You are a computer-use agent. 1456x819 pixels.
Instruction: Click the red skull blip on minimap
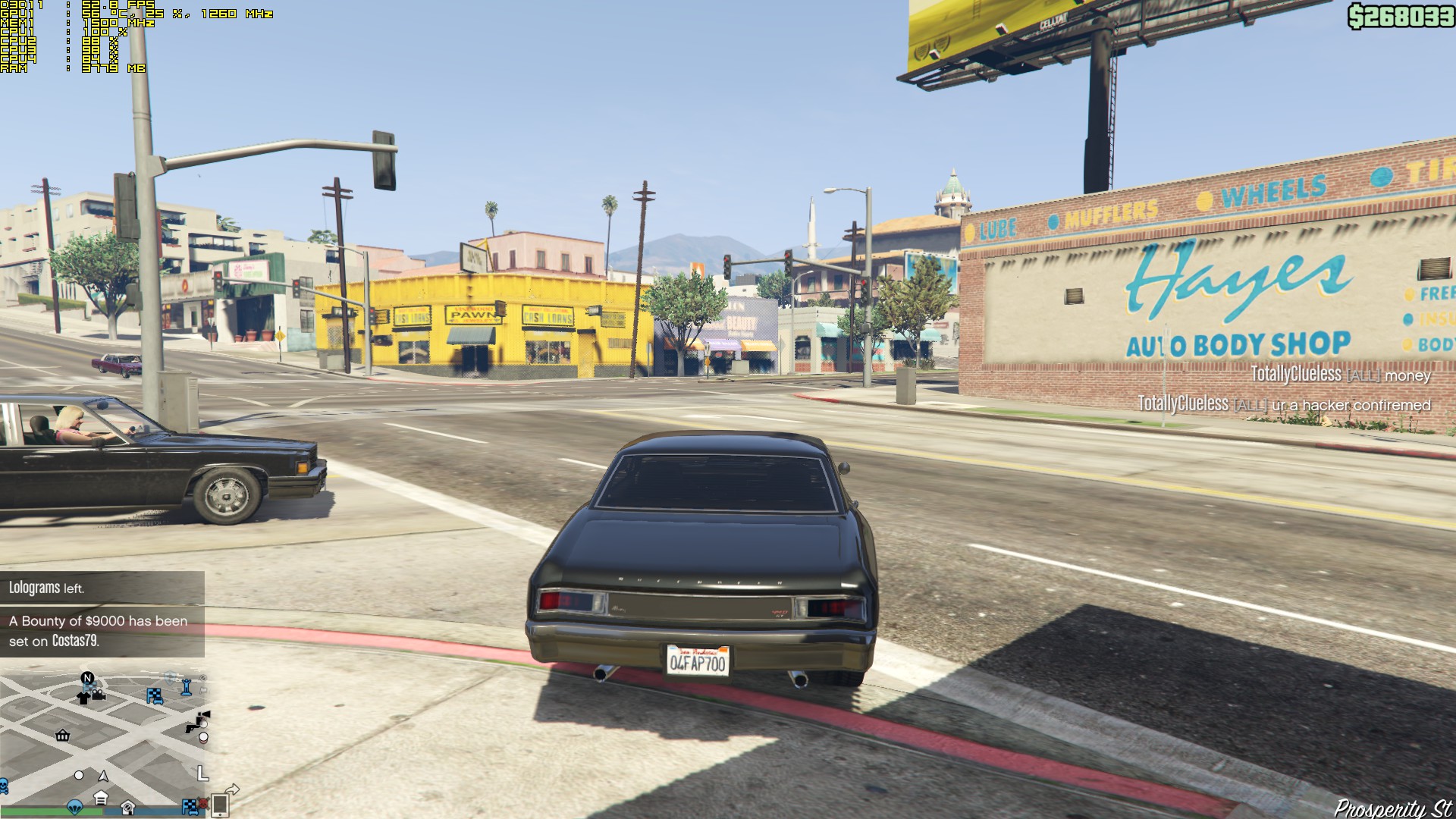tap(203, 803)
